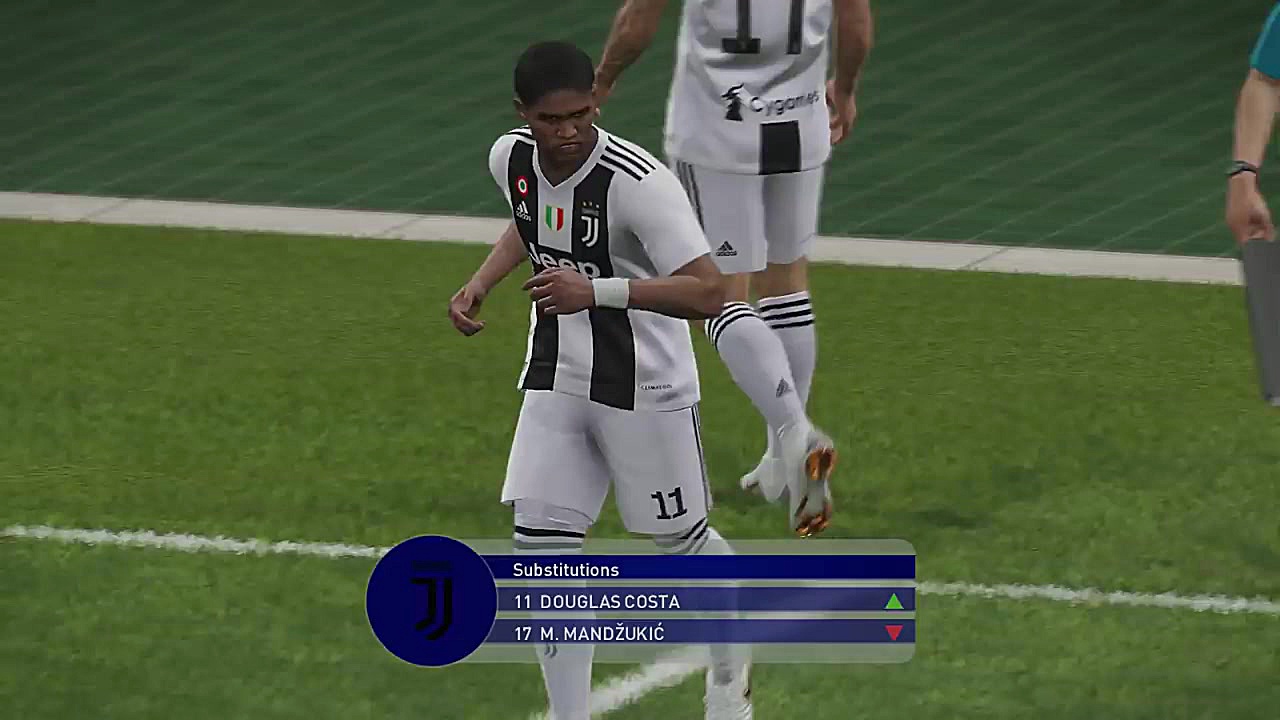
Task: Click the red down arrow next to Mandžukić
Action: coord(895,632)
